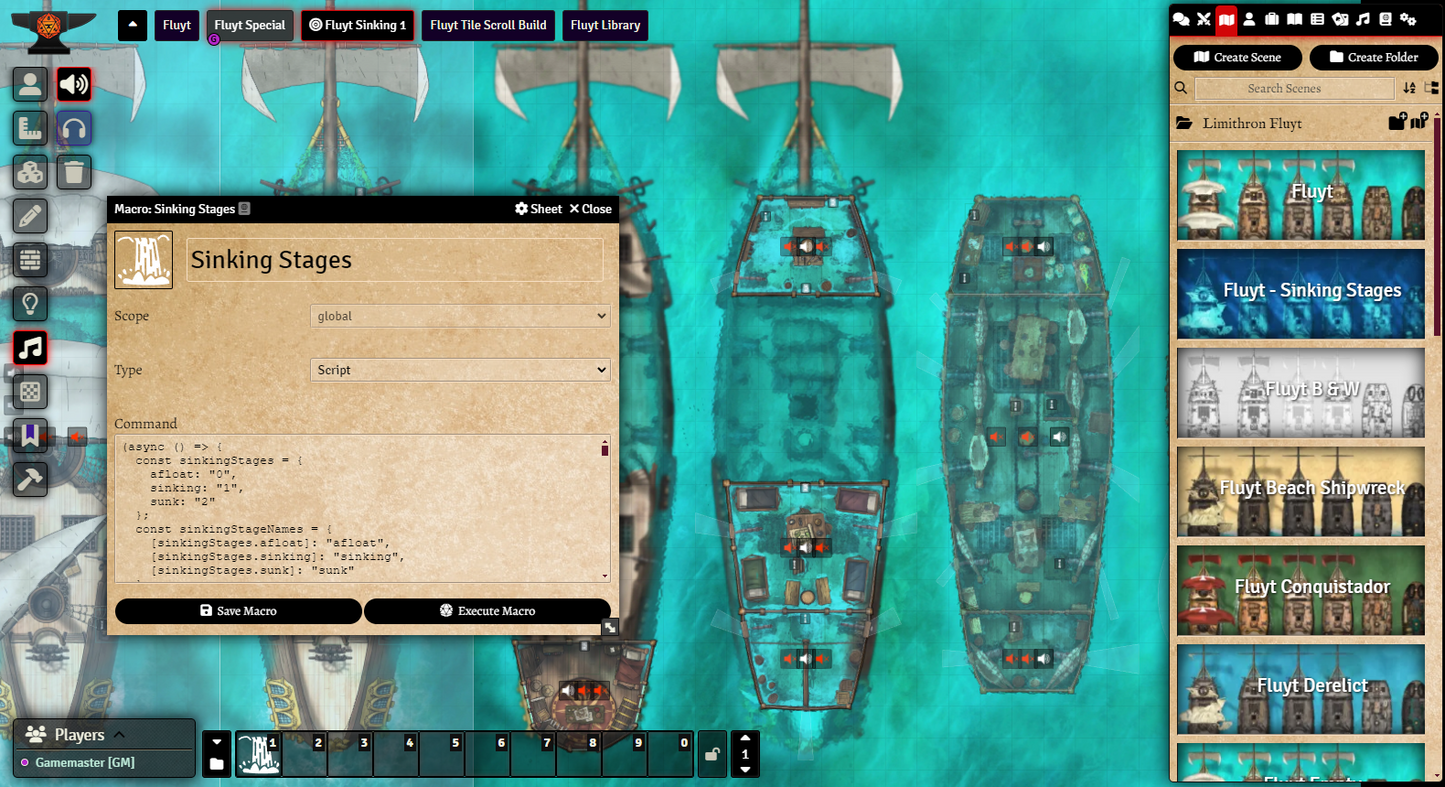
Task: Click the Sinking Stages macro hotbar slot
Action: click(258, 755)
